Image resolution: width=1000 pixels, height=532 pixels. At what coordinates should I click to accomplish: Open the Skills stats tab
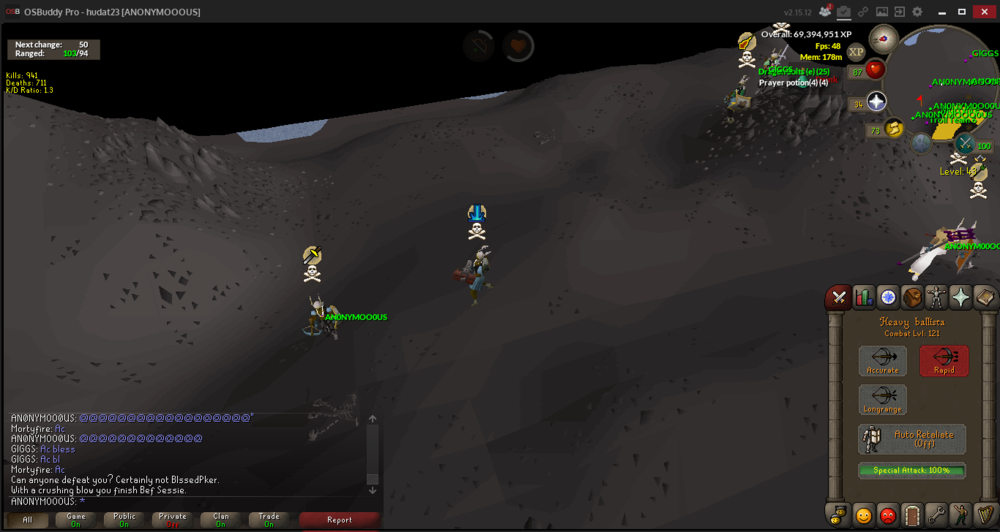point(863,297)
